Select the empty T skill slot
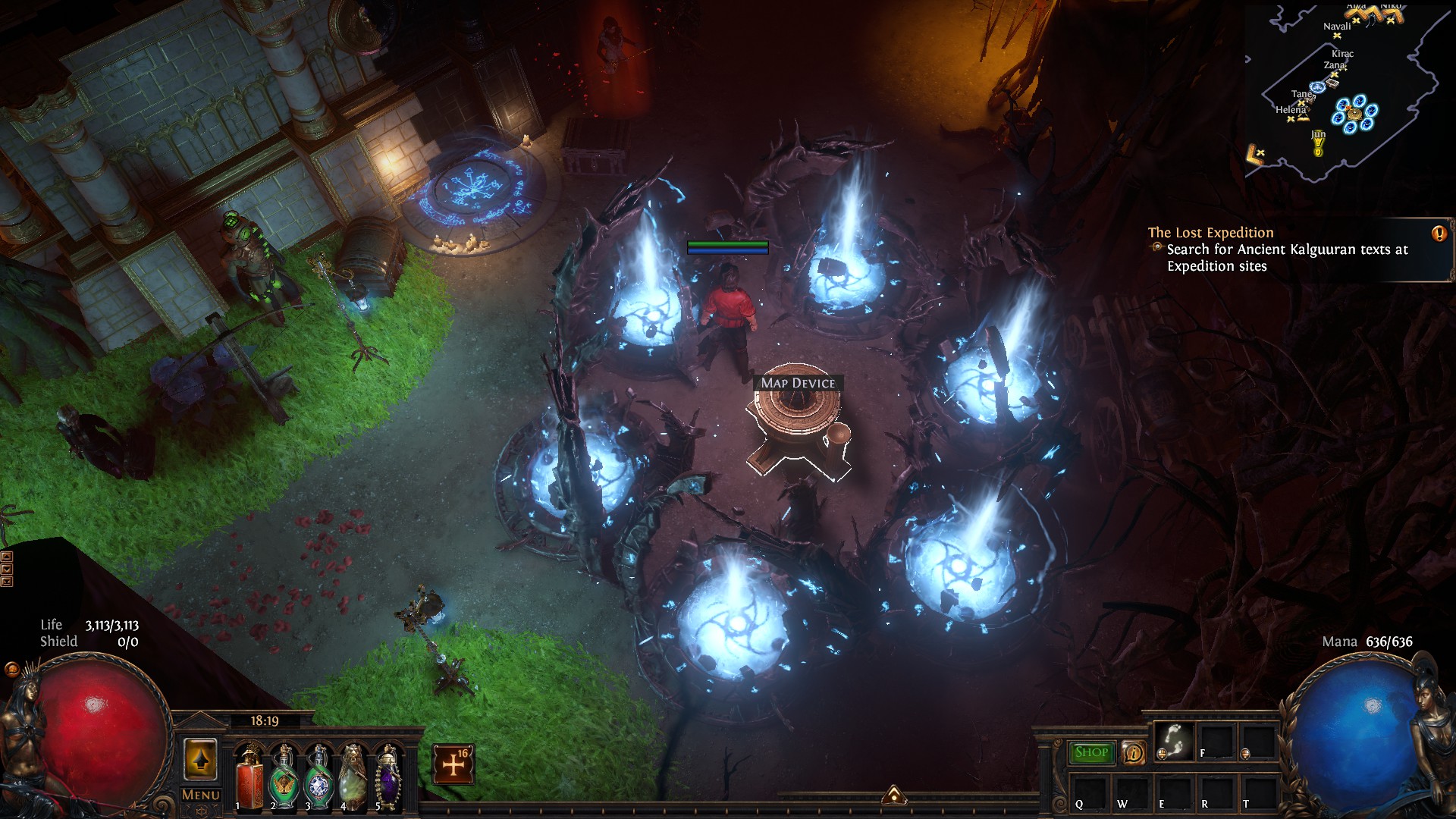 click(x=1258, y=792)
